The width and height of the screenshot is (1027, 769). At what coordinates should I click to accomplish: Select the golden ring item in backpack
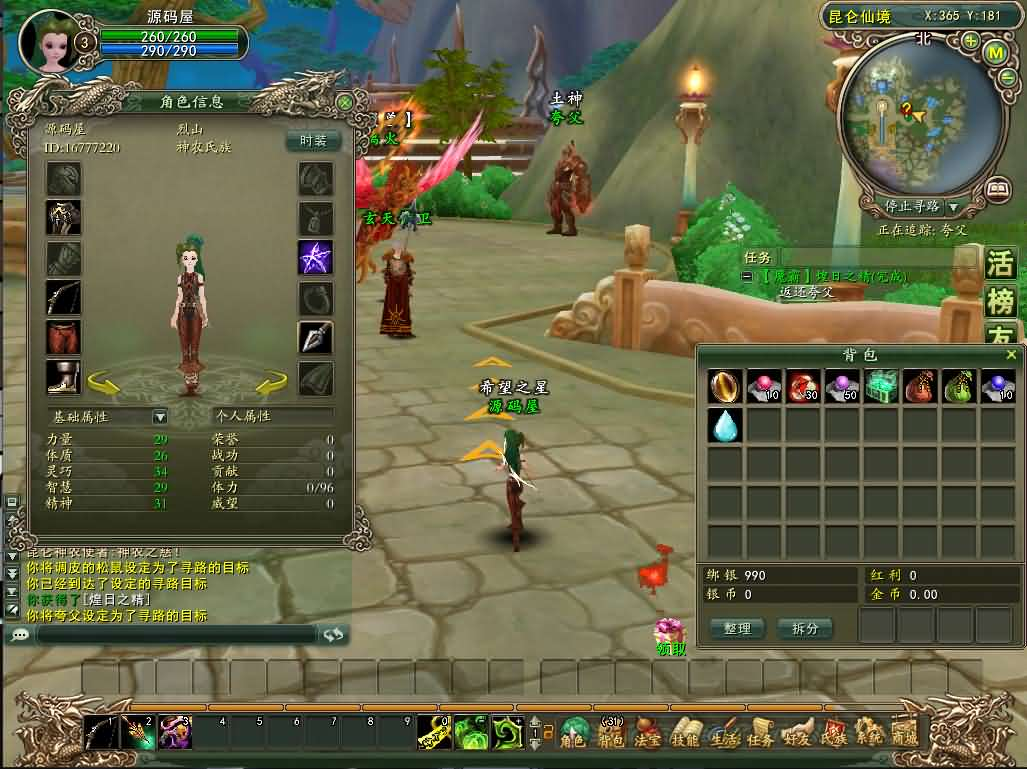point(724,387)
